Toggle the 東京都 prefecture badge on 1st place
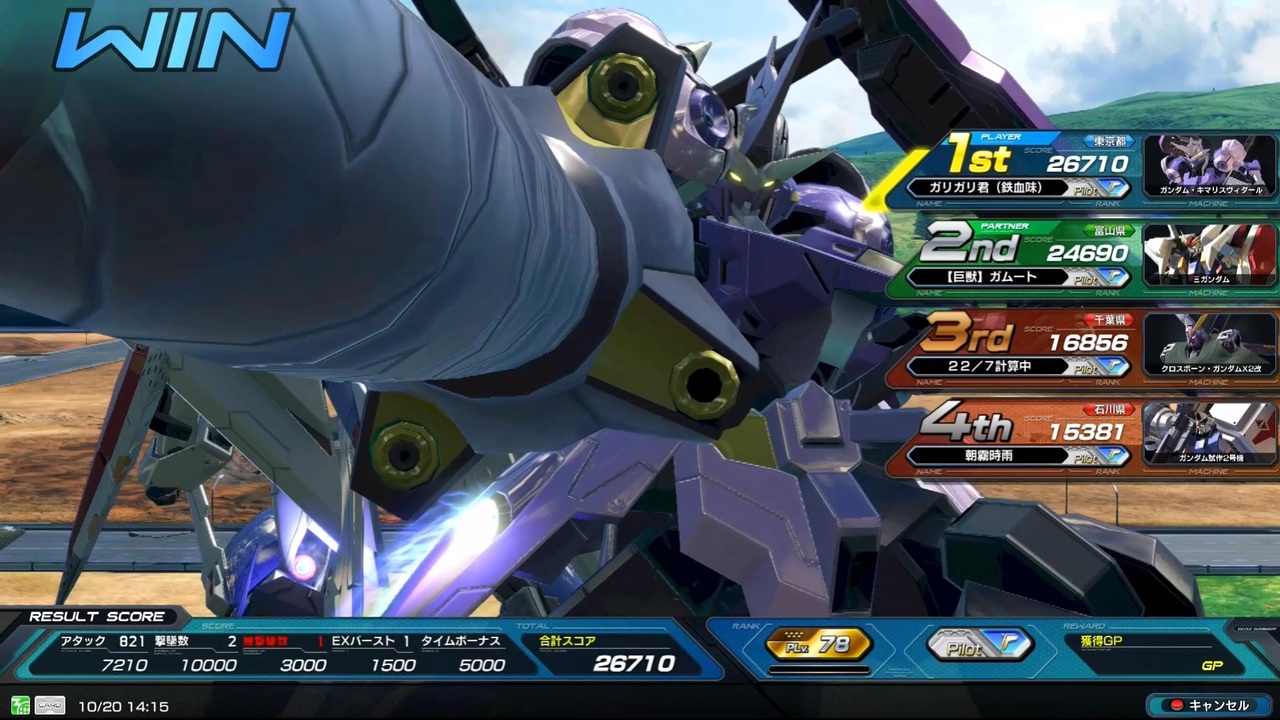The image size is (1280, 720). (1108, 141)
